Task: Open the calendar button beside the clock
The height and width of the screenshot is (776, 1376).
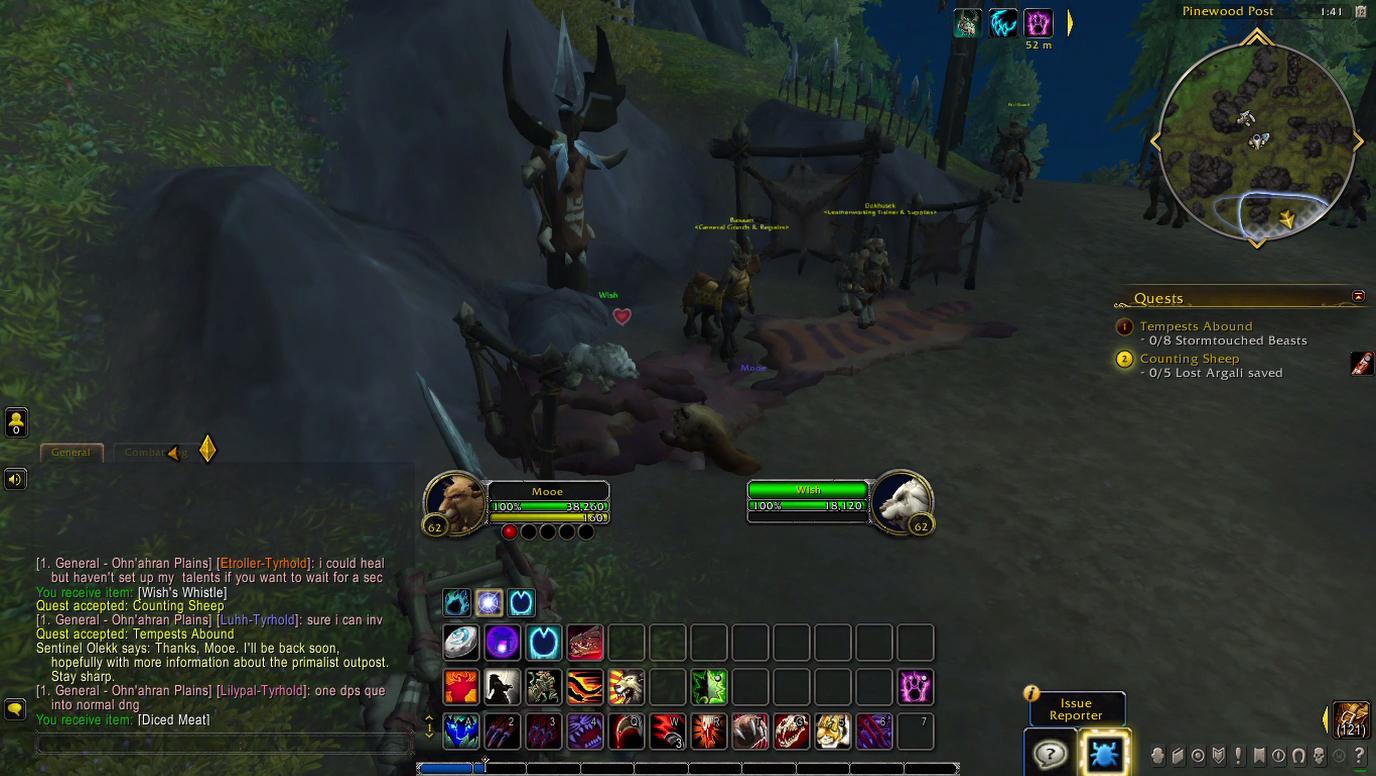Action: pos(1360,12)
